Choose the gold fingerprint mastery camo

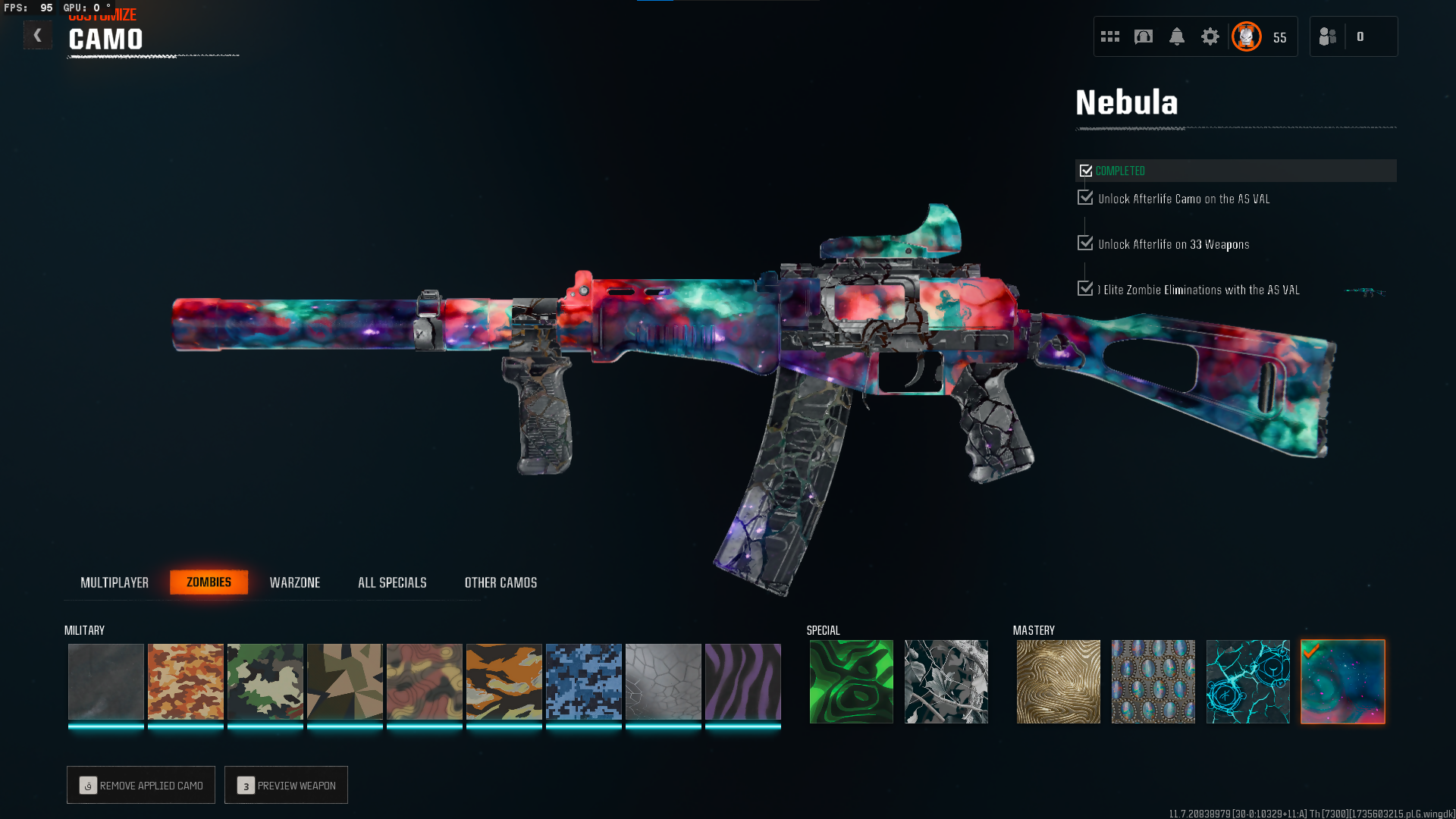coord(1059,682)
